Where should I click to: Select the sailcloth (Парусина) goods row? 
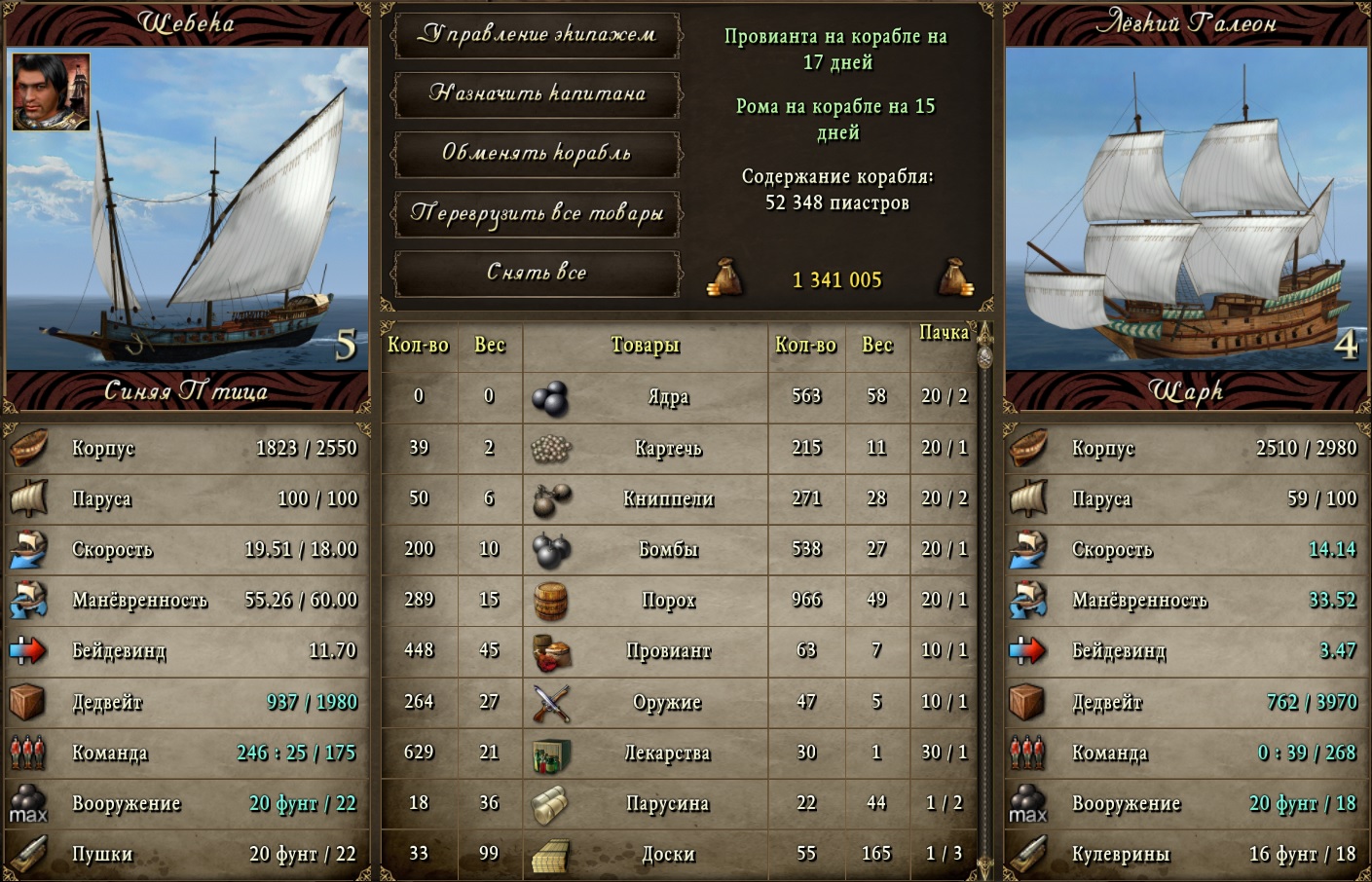point(668,803)
